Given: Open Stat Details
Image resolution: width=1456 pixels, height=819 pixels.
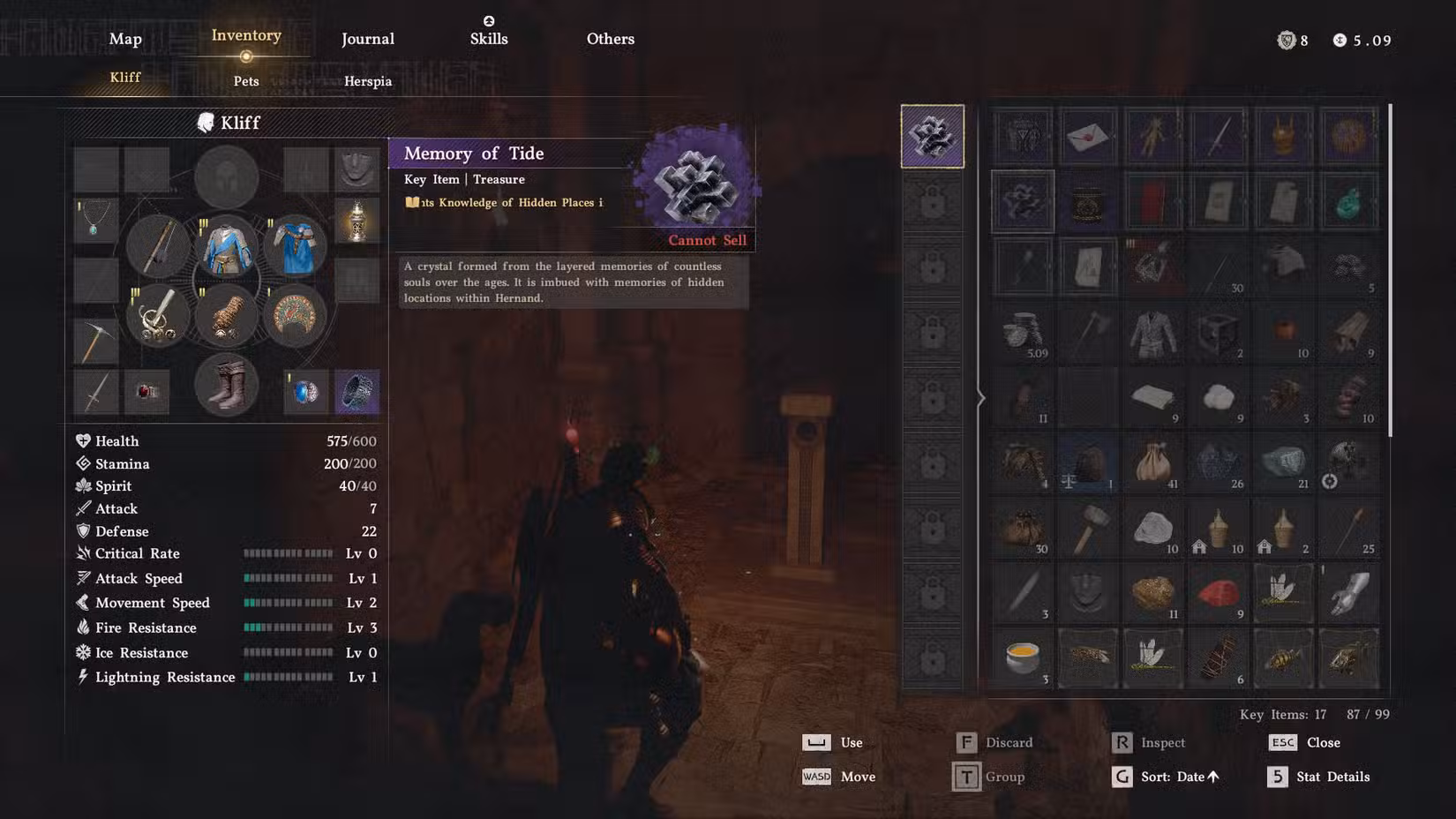Looking at the screenshot, I should (x=1332, y=777).
